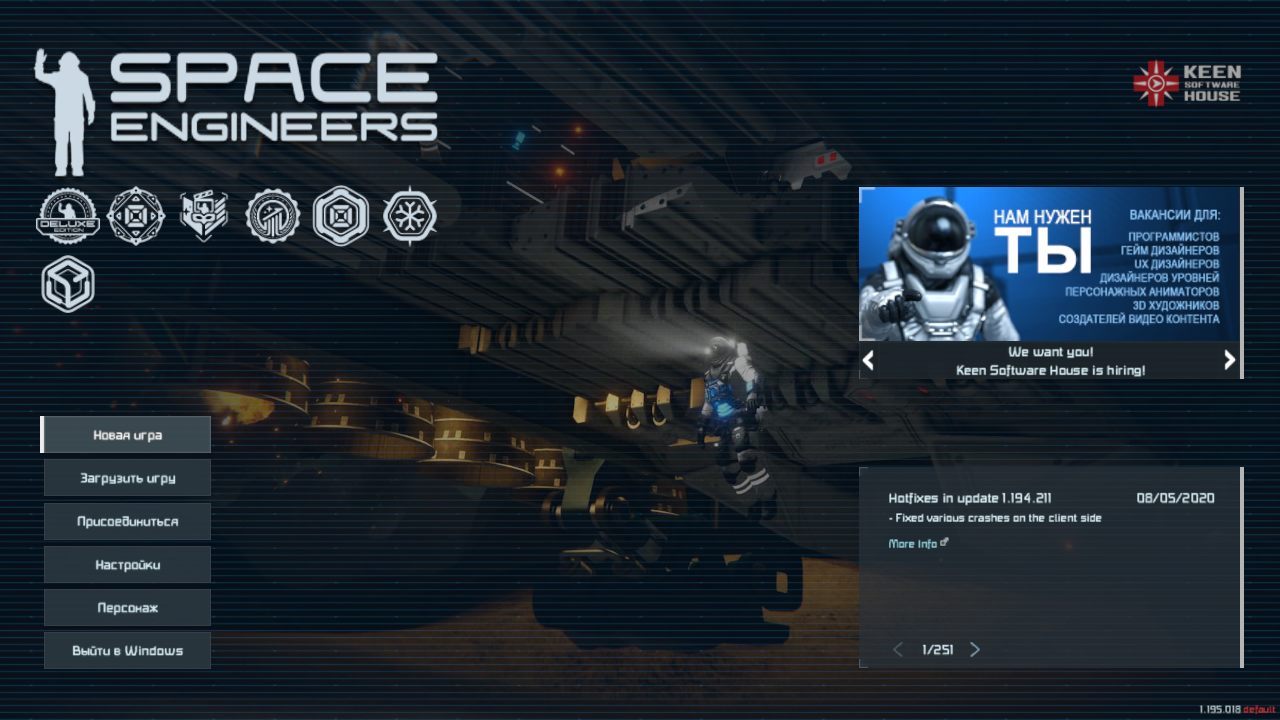Go to the previous news page

pyautogui.click(x=897, y=650)
